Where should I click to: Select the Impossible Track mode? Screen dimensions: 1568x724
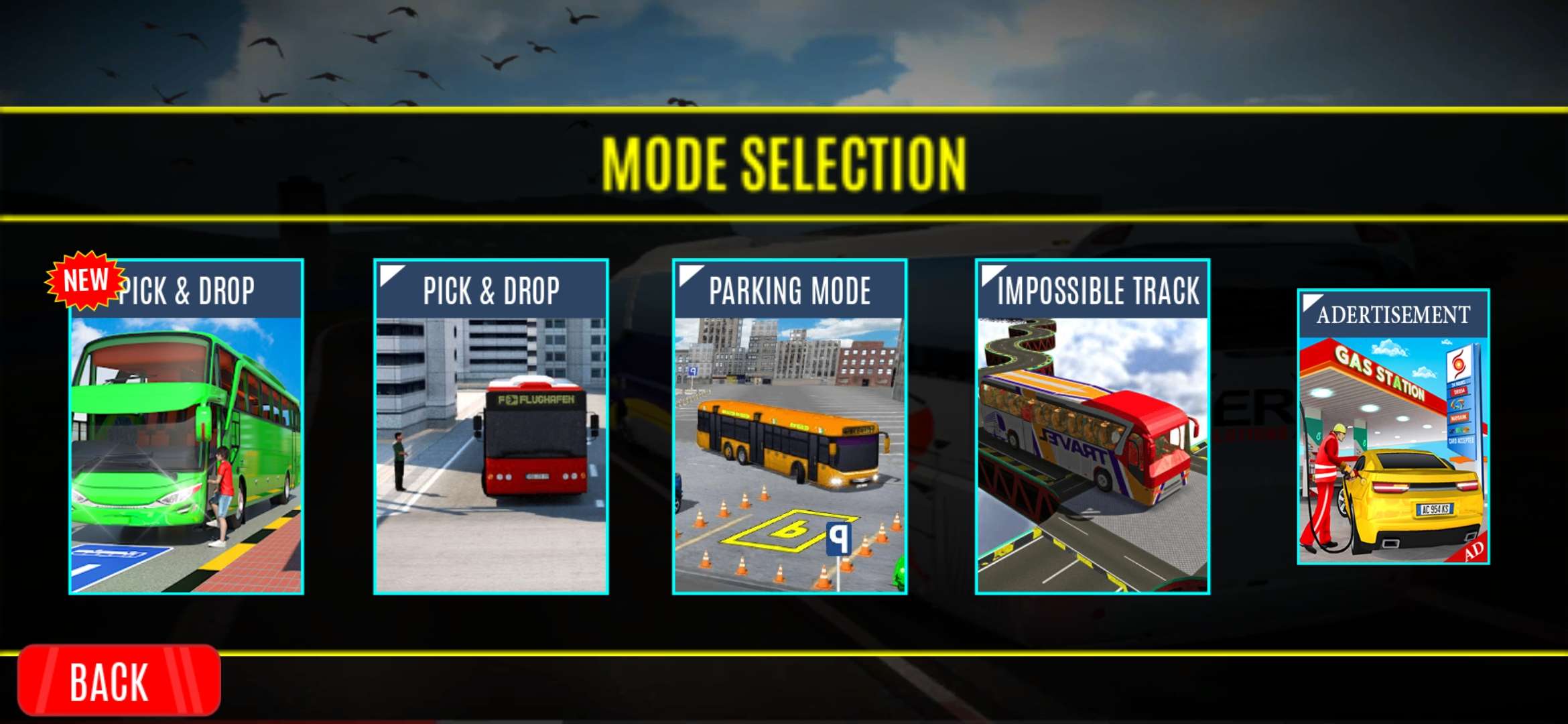[1093, 427]
